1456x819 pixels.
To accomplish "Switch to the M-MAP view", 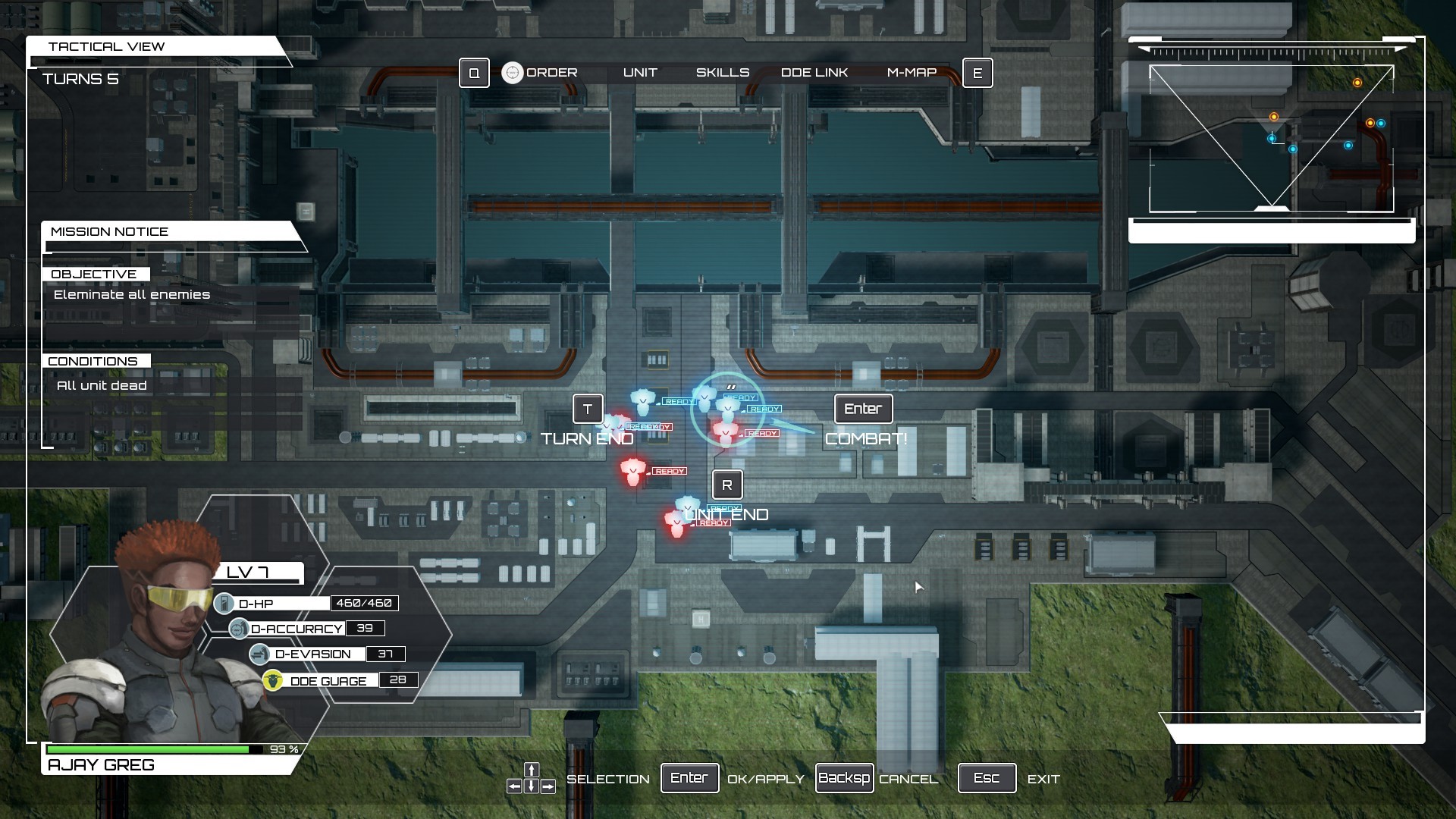I will [913, 72].
